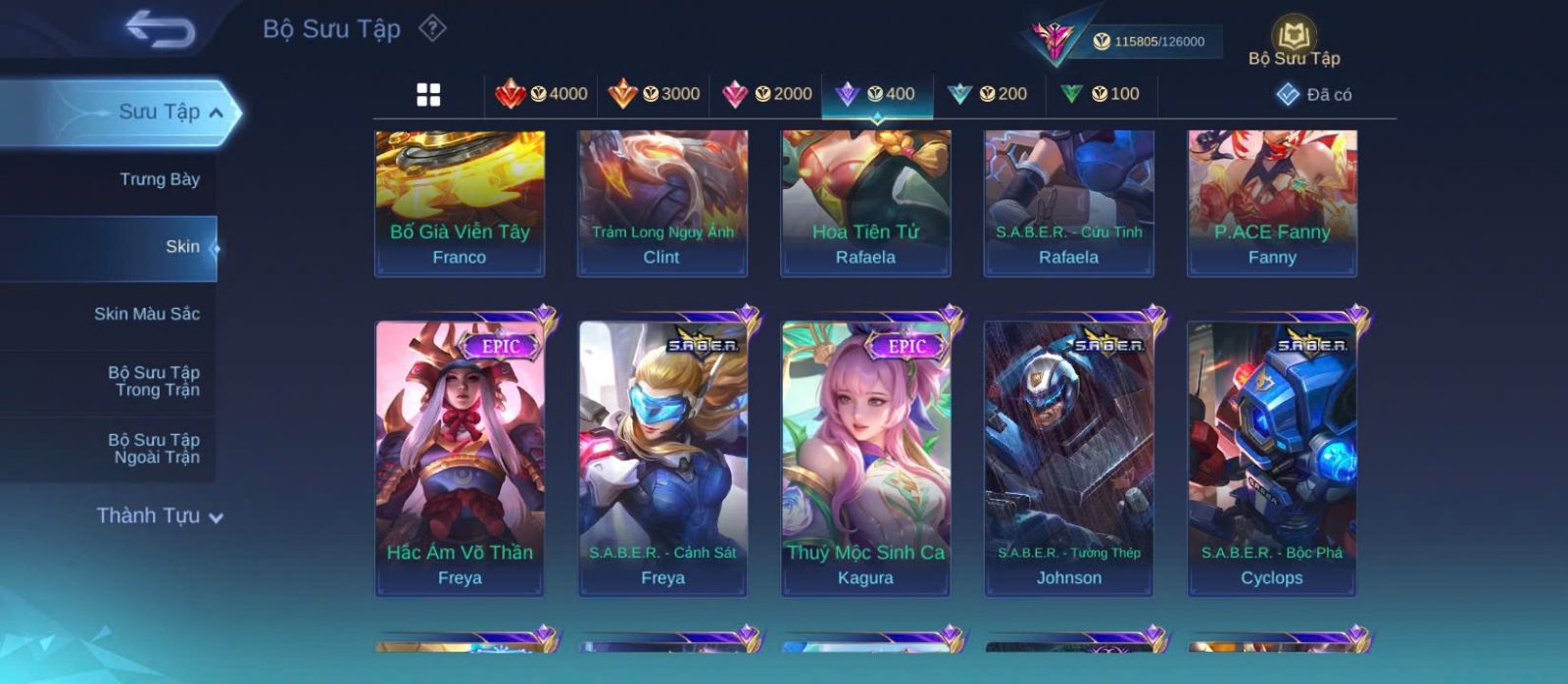Image resolution: width=1568 pixels, height=684 pixels.
Task: Select Hắc Ám Võ Thần Freya skin
Action: pos(460,458)
